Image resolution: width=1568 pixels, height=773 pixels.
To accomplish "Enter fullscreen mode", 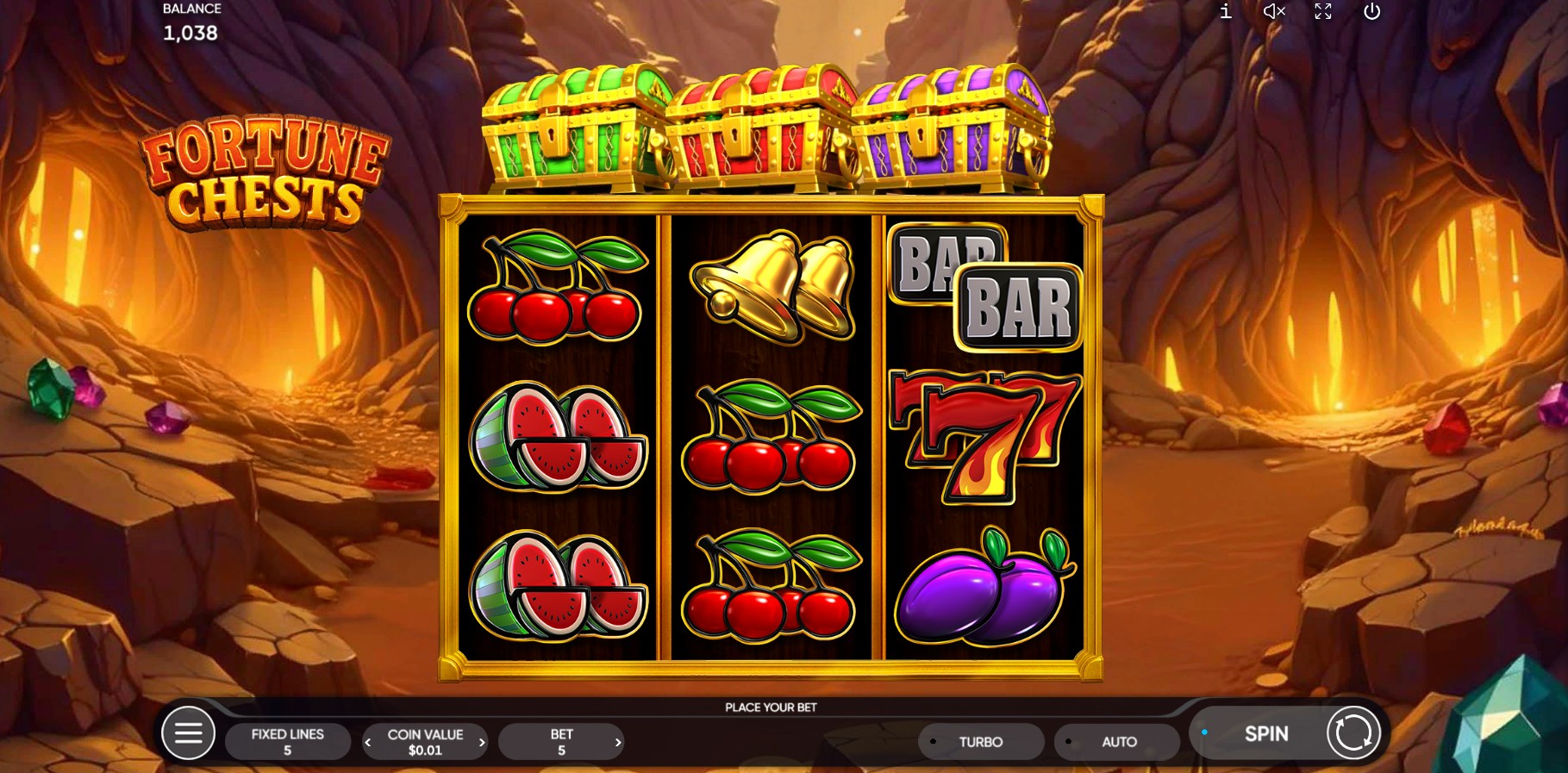I will pos(1323,12).
